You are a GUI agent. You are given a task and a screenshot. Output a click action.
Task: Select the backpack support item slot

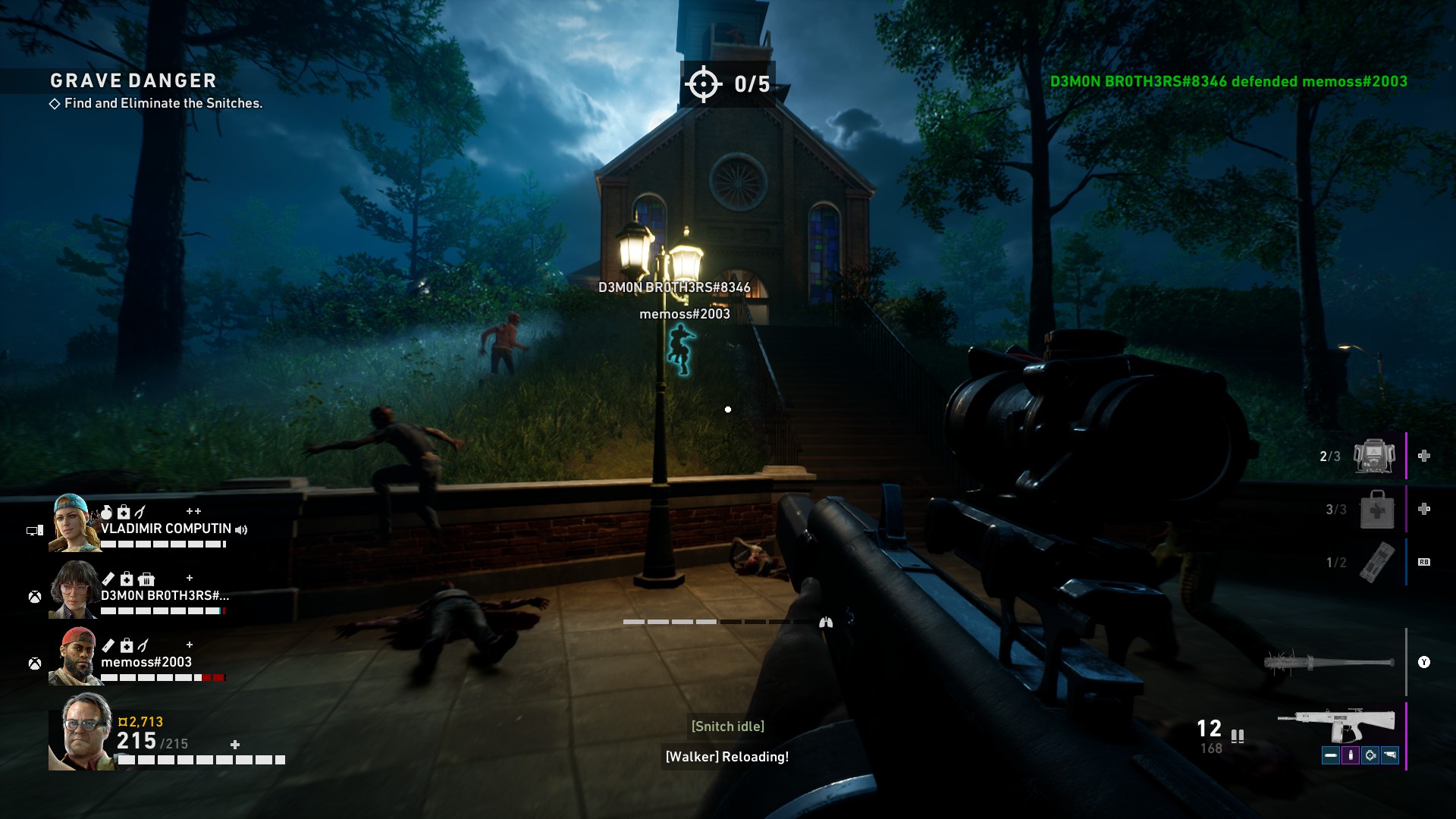[1374, 457]
